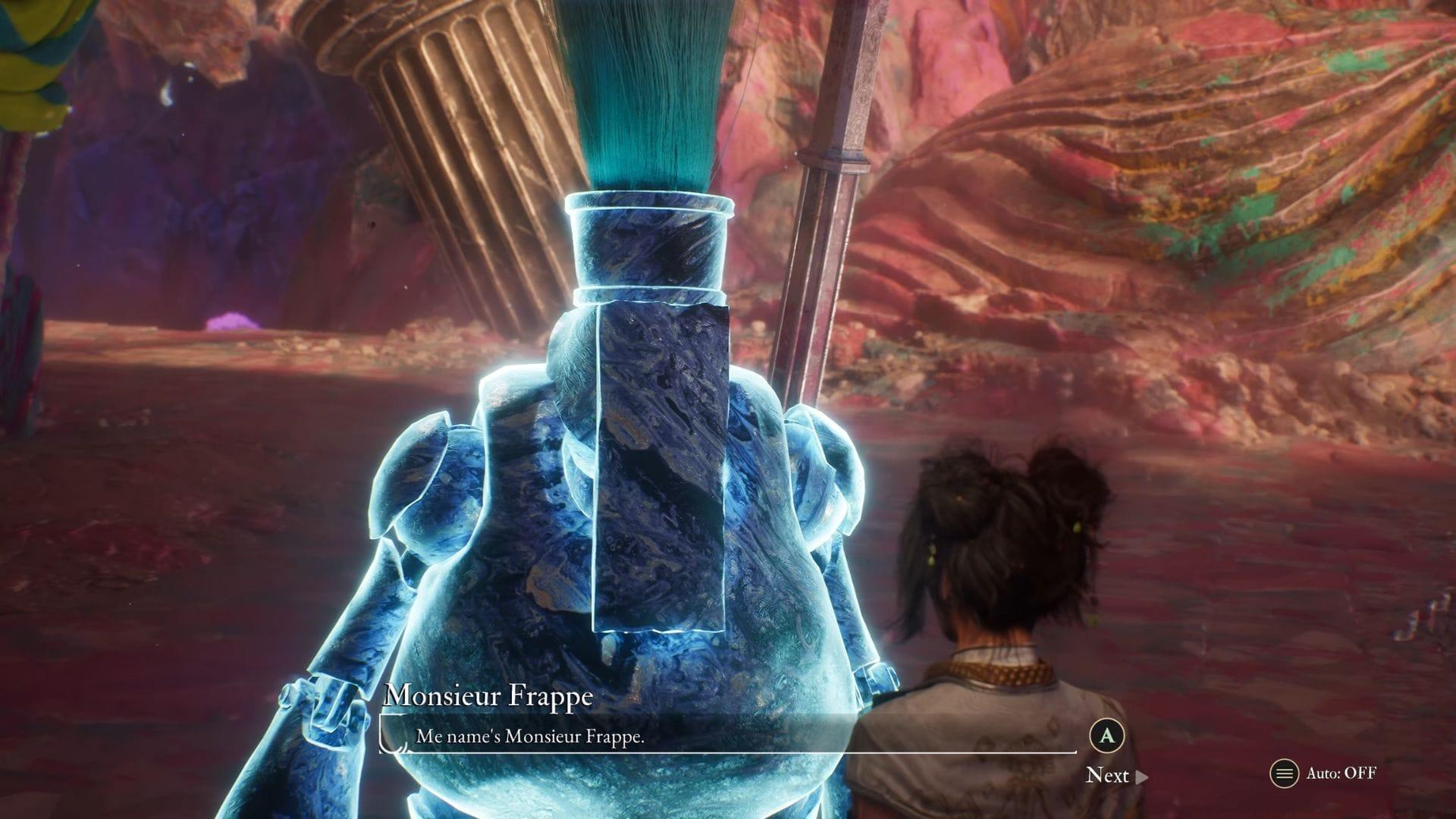Click Monsieur Frappe's cylindrical blue helmet
Viewport: 1456px width, 819px height.
(x=648, y=243)
